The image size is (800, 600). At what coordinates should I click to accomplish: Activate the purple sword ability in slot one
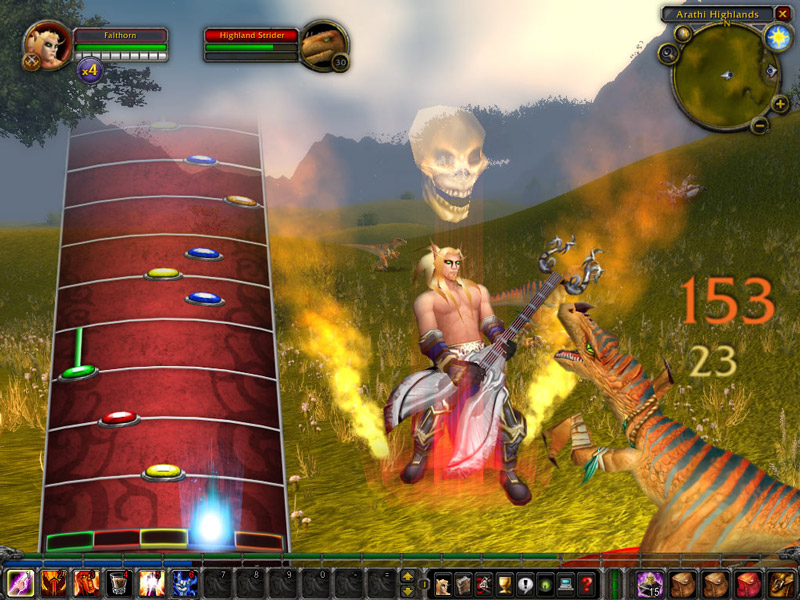(21, 582)
